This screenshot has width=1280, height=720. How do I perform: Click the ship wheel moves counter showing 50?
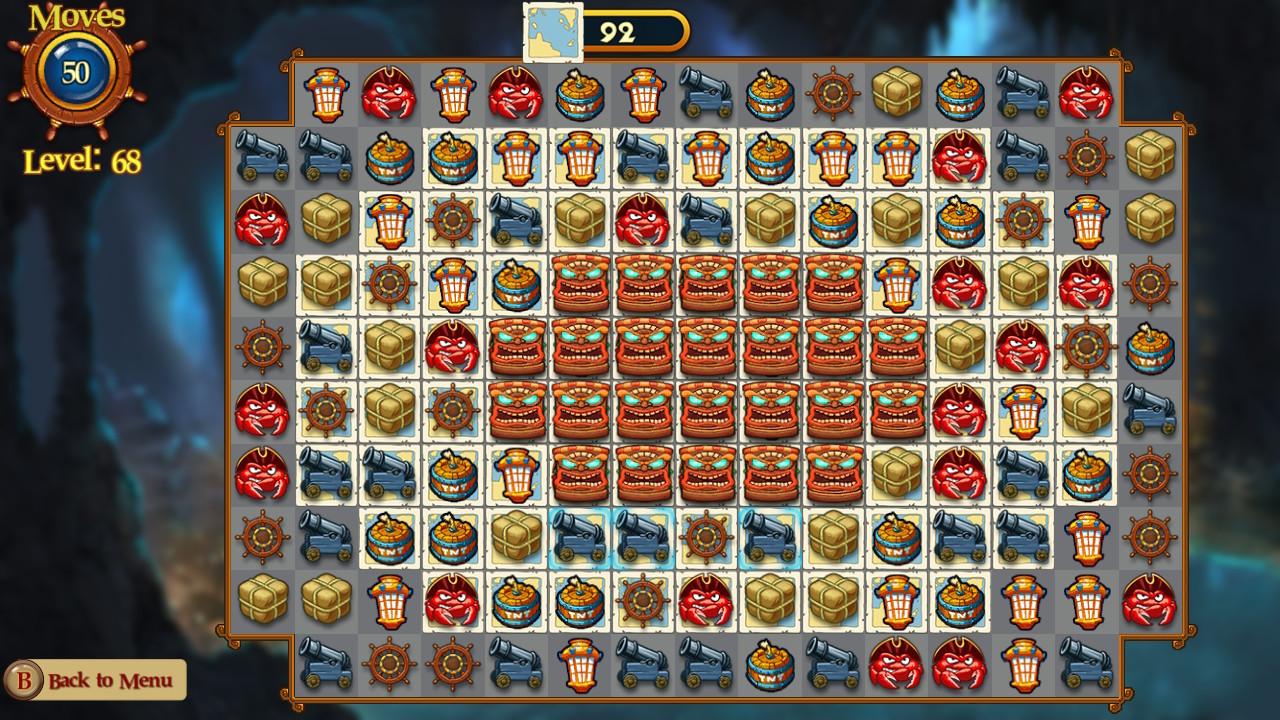pos(78,72)
